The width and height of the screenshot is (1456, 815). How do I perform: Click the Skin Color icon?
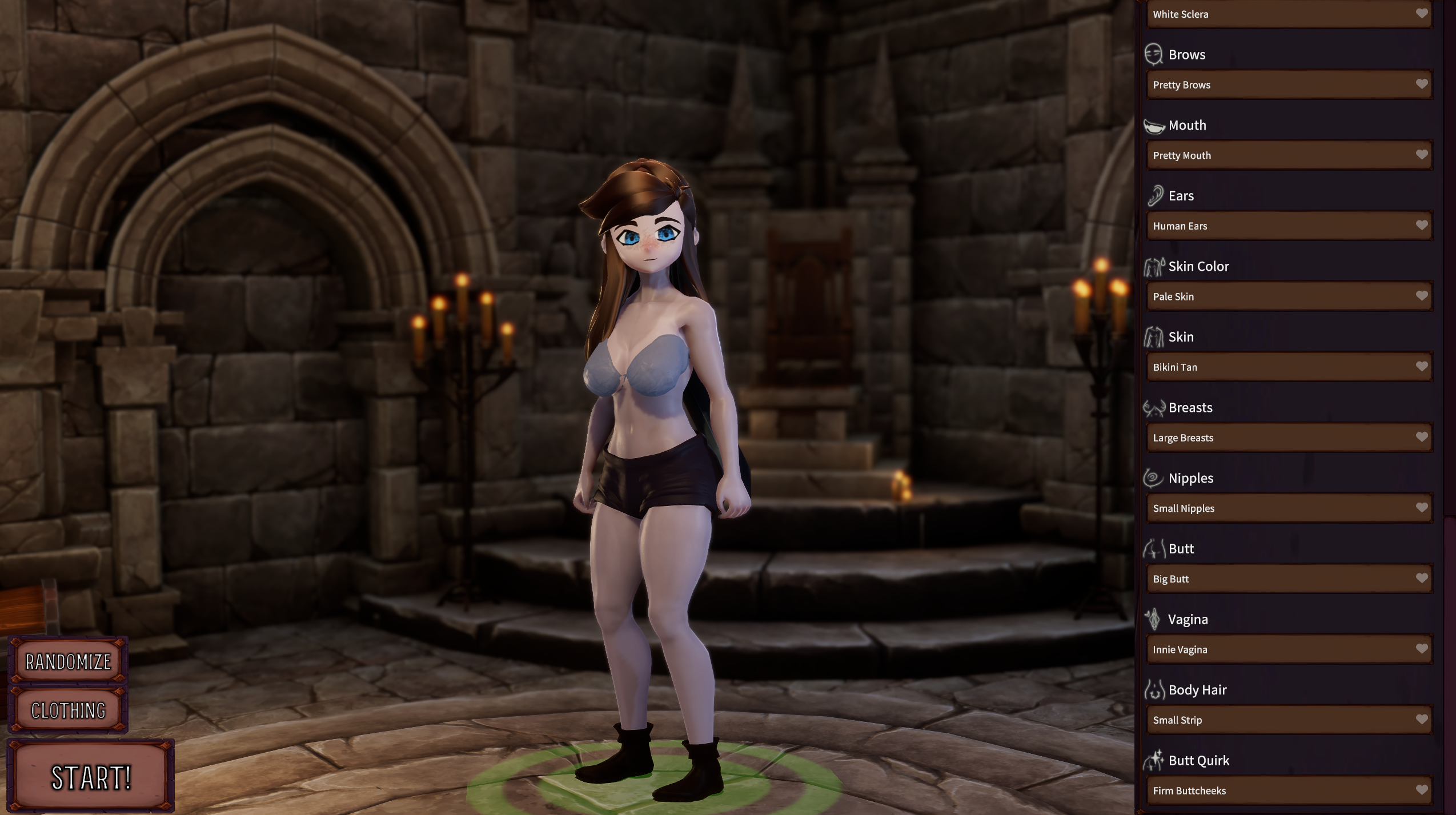1155,266
